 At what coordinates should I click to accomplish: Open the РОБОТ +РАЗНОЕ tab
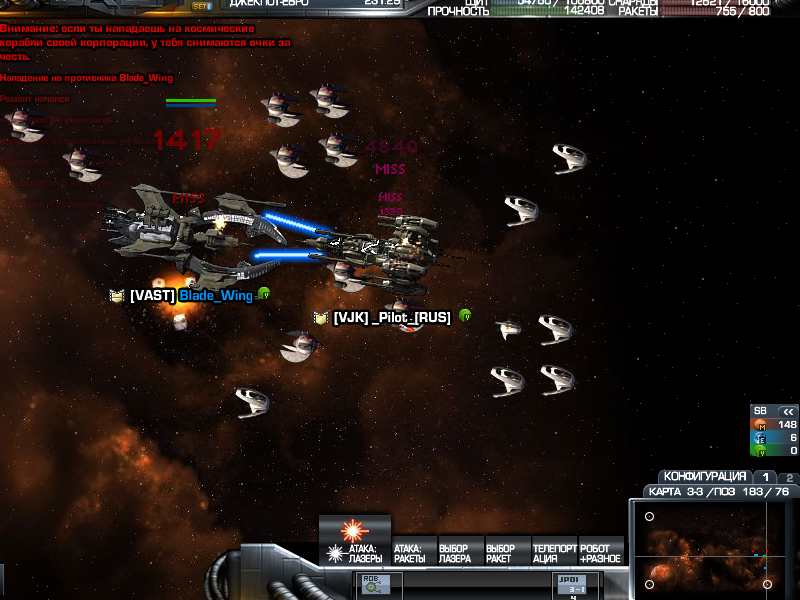coord(600,553)
